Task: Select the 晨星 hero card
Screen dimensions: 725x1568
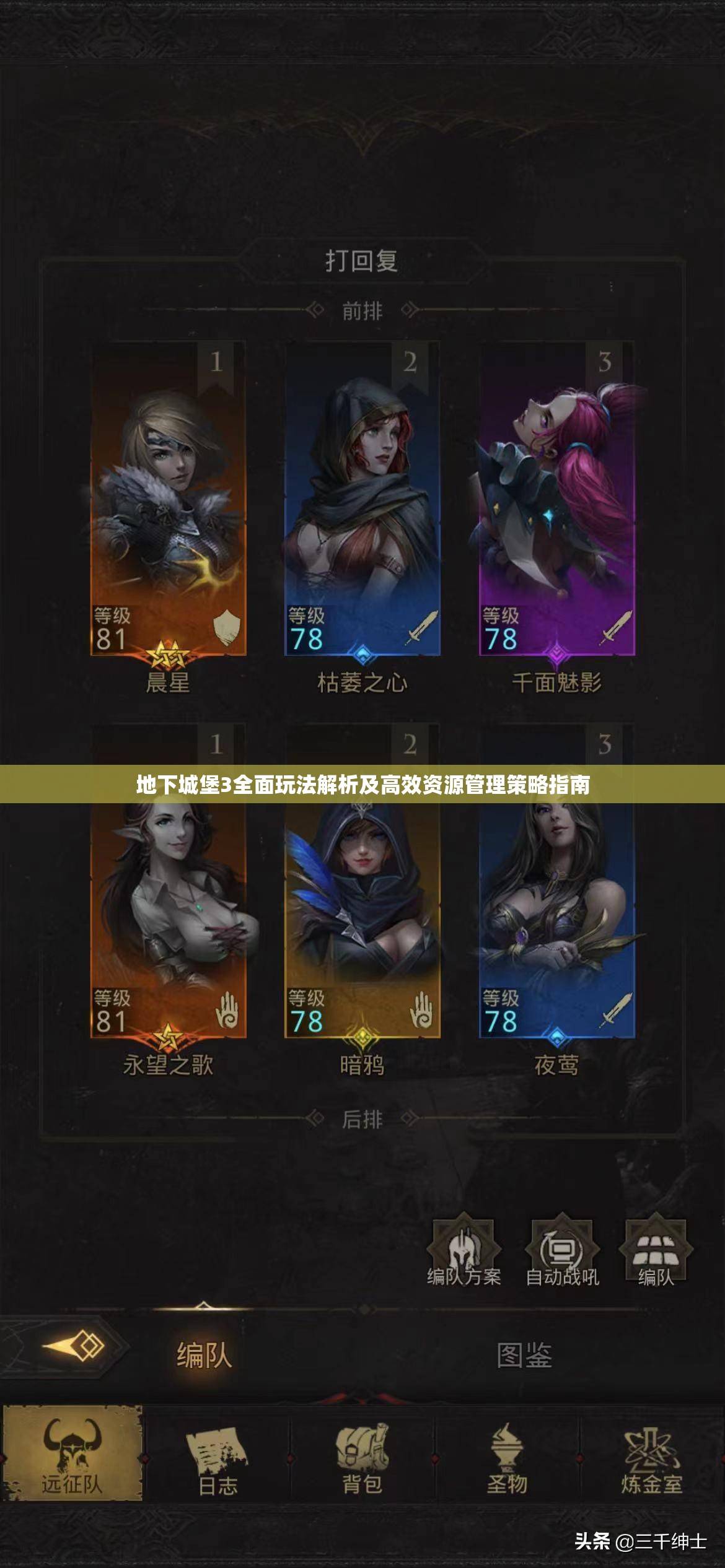Action: (169, 499)
